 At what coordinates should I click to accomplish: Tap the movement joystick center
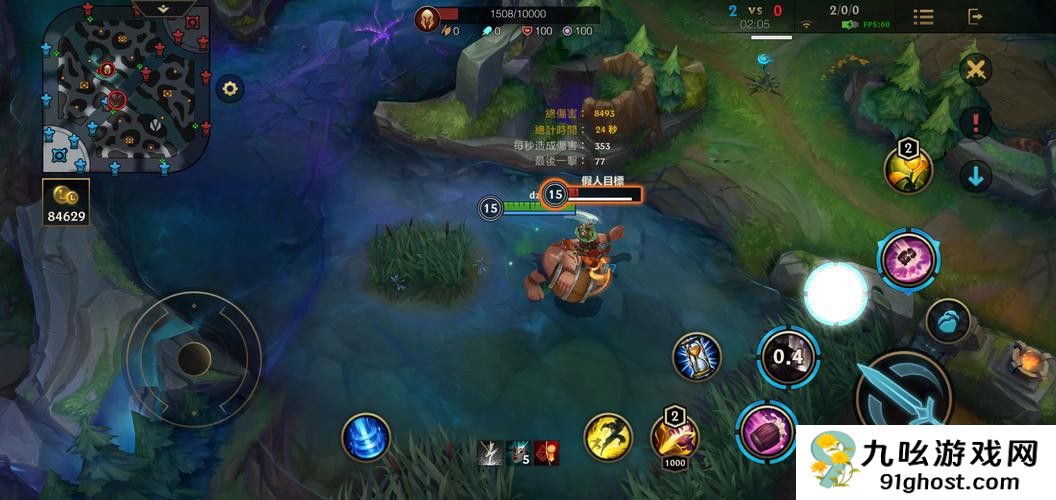click(194, 356)
